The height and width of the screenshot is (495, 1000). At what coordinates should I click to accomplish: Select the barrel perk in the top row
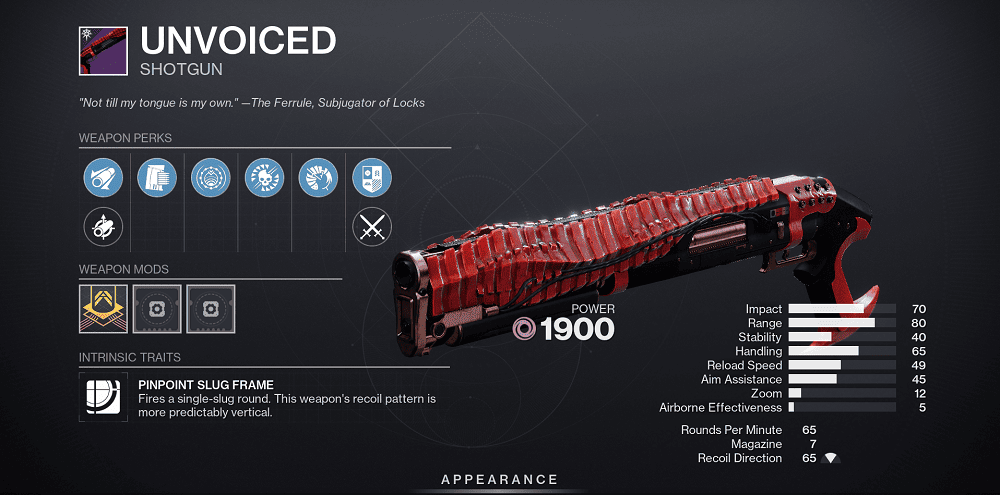102,177
